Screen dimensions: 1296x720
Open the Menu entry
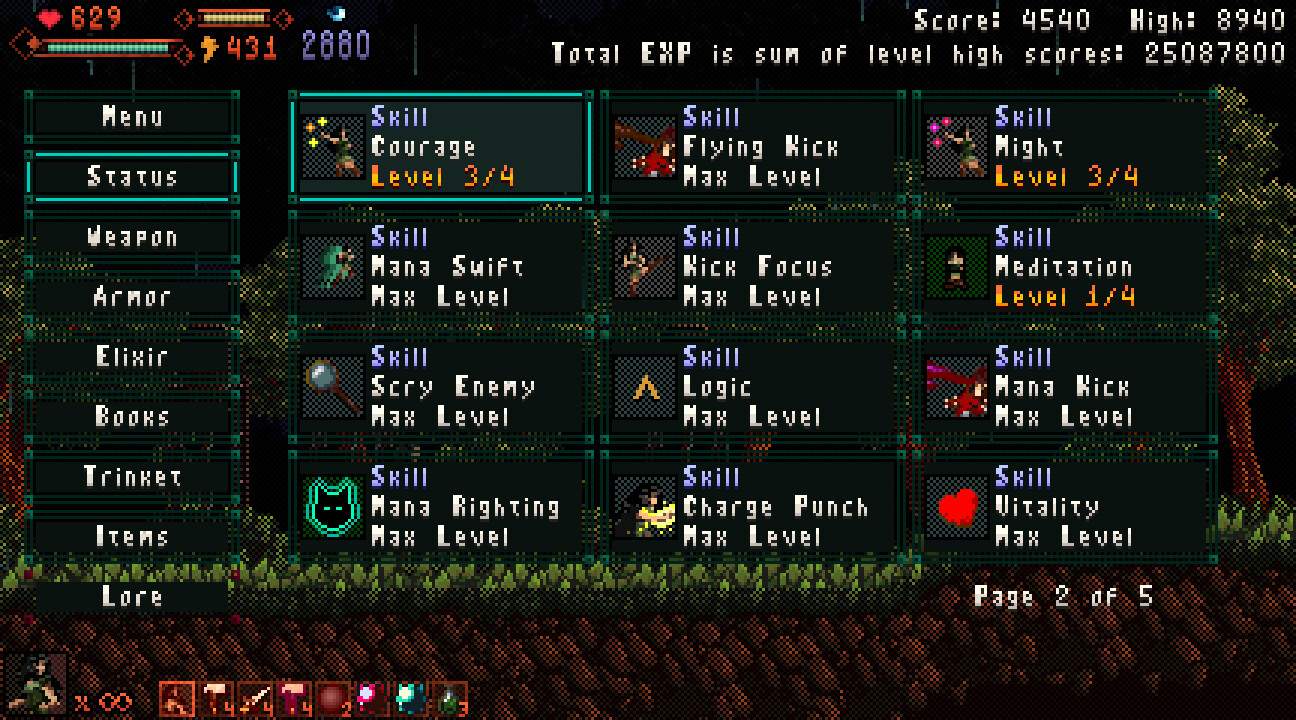click(x=132, y=117)
